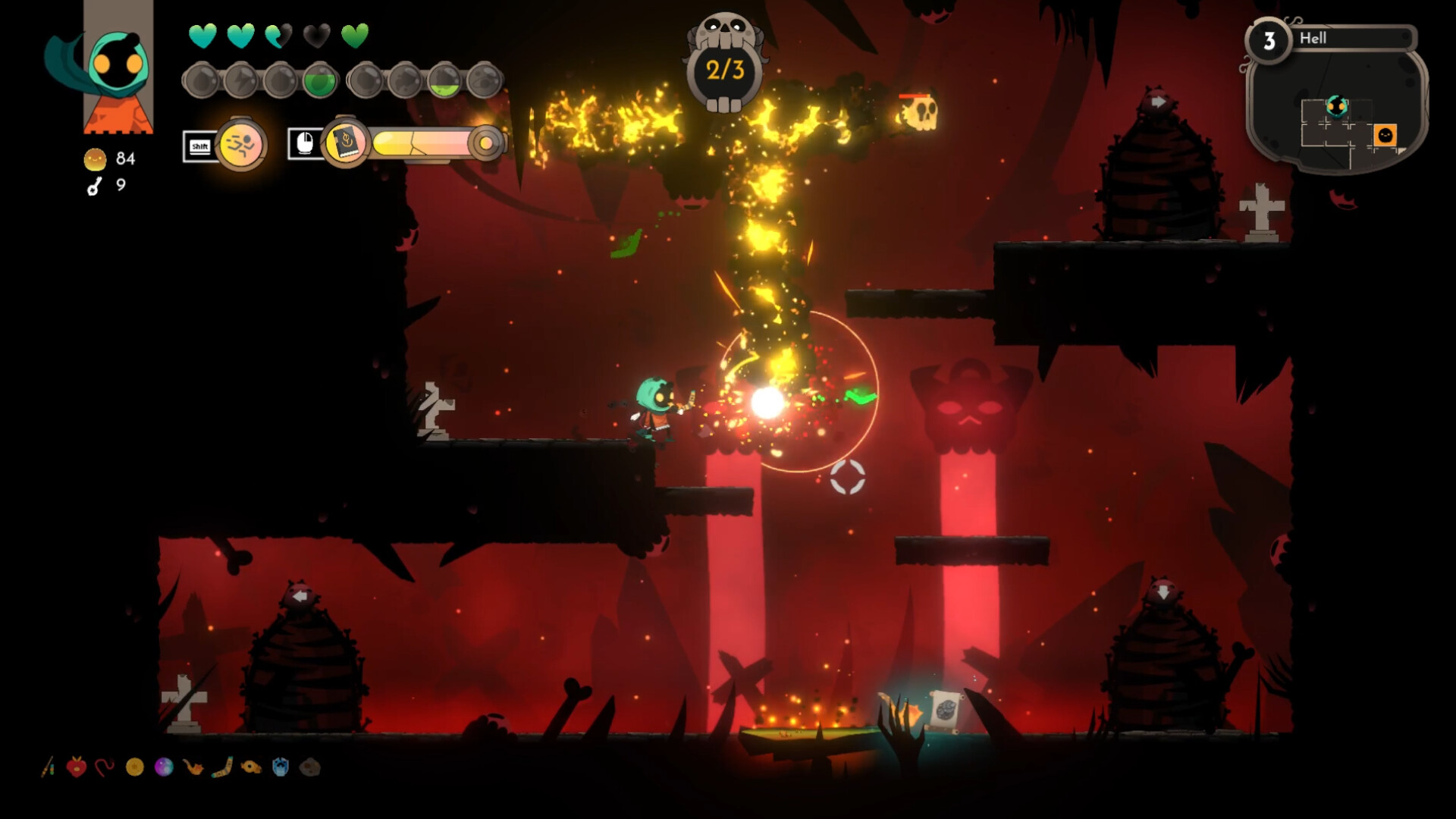Click the orange whistle relic icon
Viewport: 1456px width, 819px height.
pyautogui.click(x=251, y=767)
